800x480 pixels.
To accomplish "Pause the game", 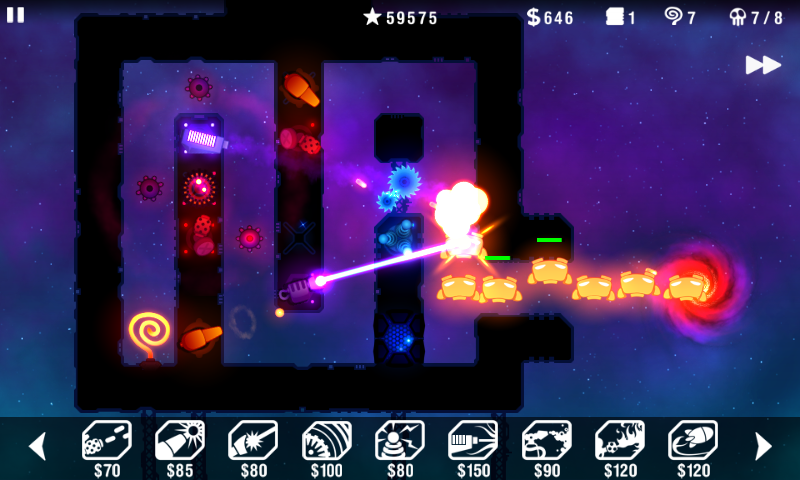I will pos(16,14).
